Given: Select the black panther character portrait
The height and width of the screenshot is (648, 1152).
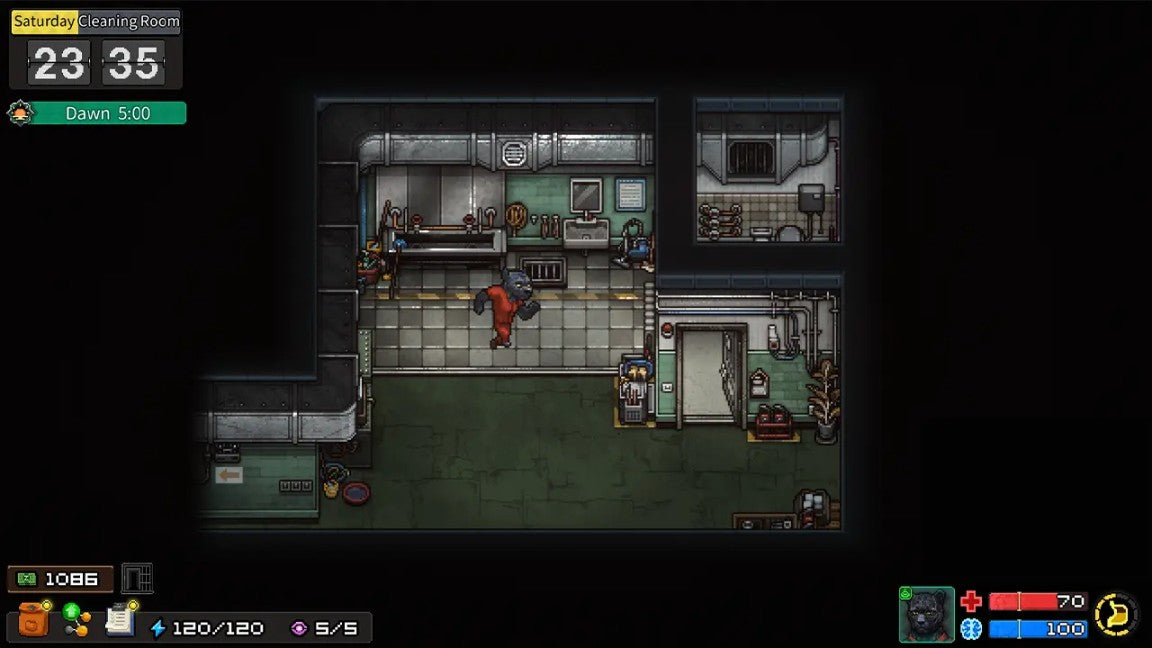Looking at the screenshot, I should coord(926,614).
